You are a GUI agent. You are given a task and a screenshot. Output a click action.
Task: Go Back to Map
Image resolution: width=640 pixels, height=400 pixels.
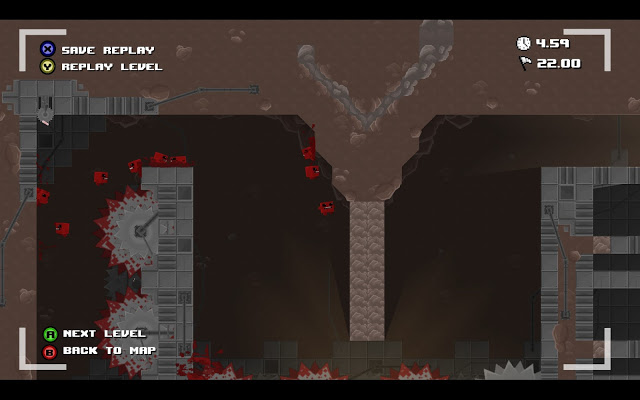tap(108, 351)
